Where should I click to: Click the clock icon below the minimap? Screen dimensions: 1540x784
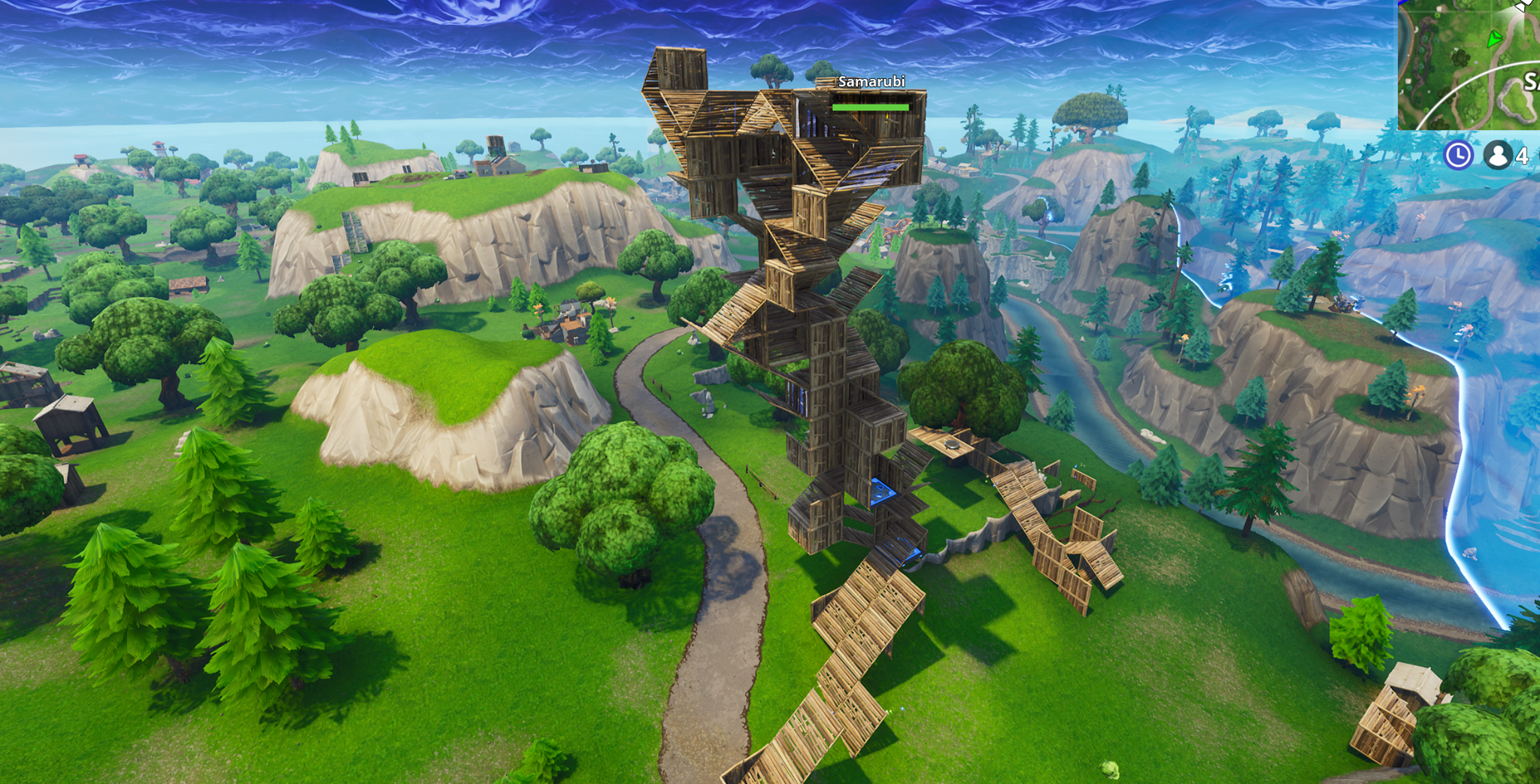point(1458,156)
